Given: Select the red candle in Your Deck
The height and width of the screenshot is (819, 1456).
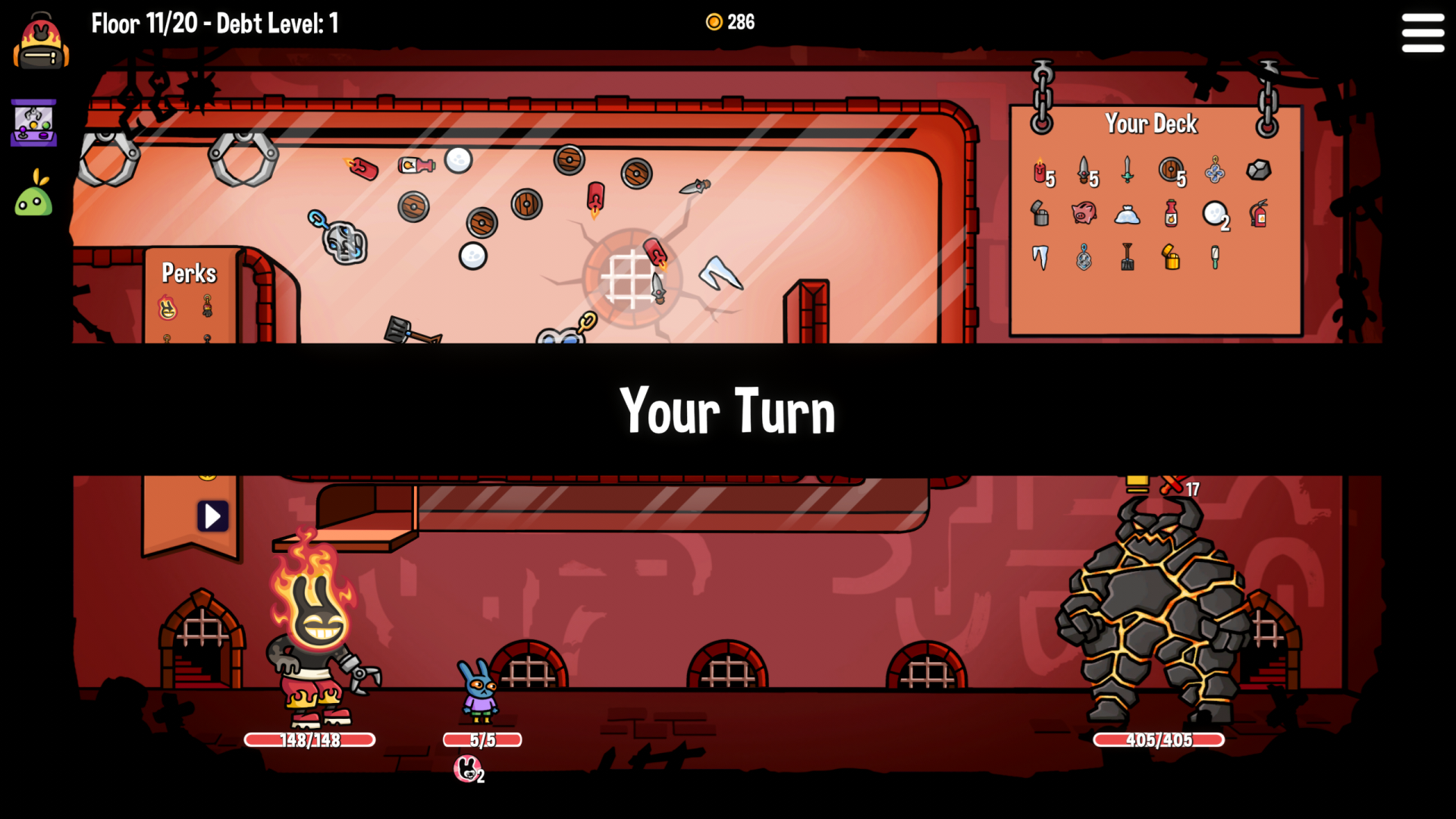Looking at the screenshot, I should tap(1040, 171).
